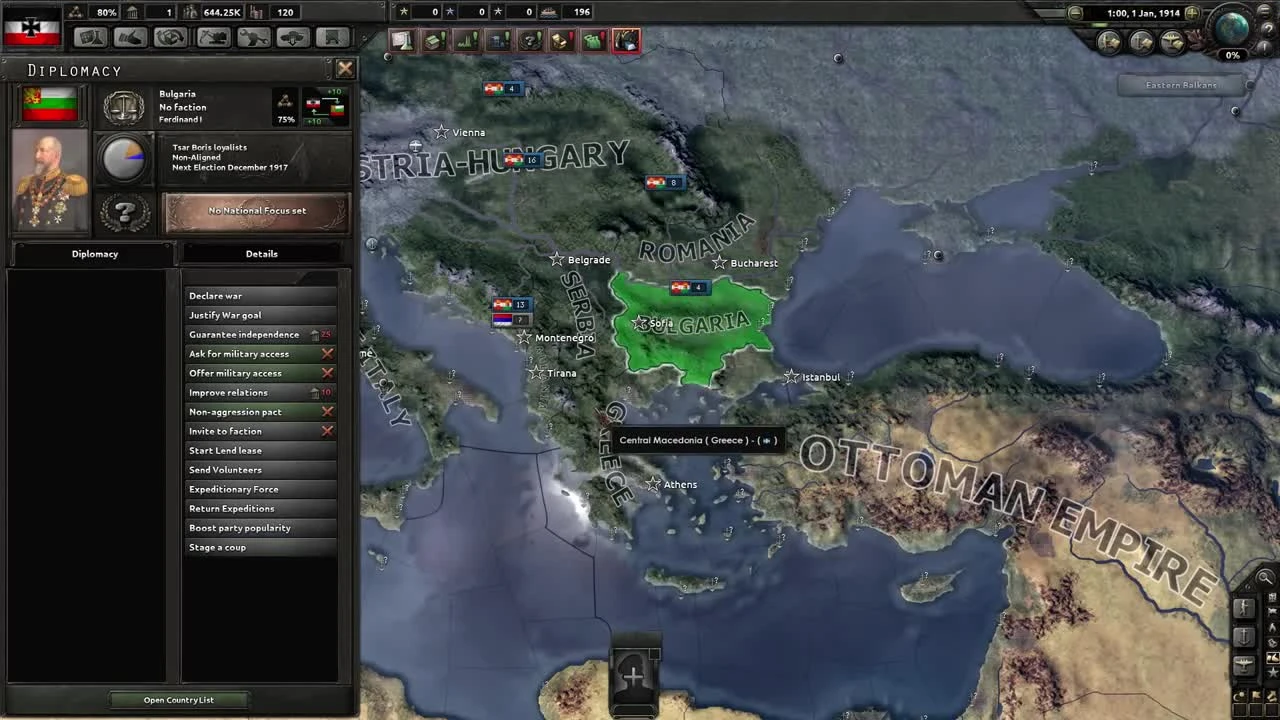Open the Trade tab gold bars icon
Image resolution: width=1280 pixels, height=720 pixels.
562,40
